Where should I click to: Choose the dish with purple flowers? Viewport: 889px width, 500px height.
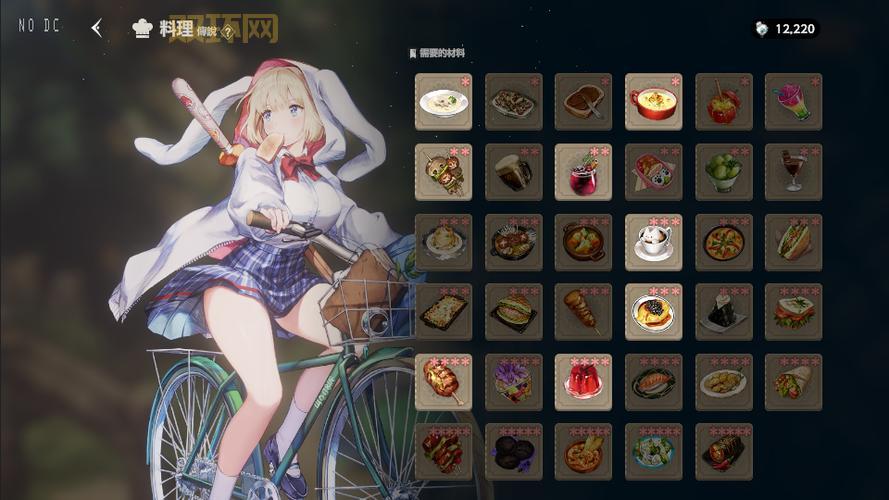(x=513, y=382)
